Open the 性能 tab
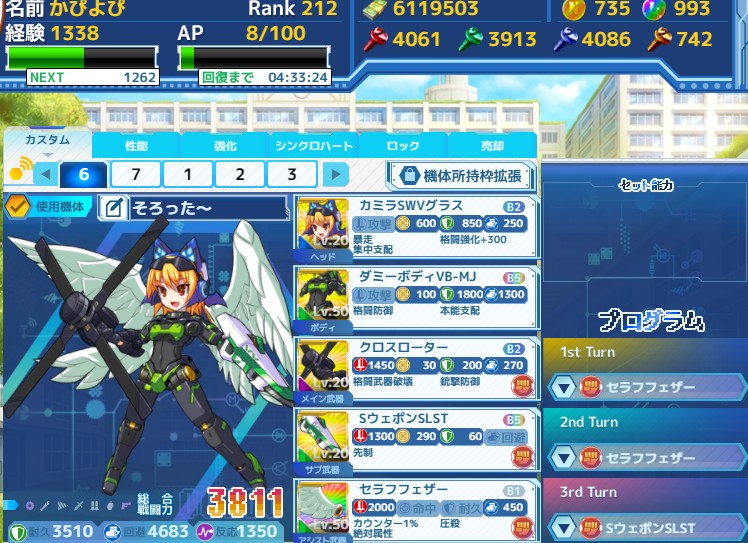The height and width of the screenshot is (543, 748). pos(135,146)
